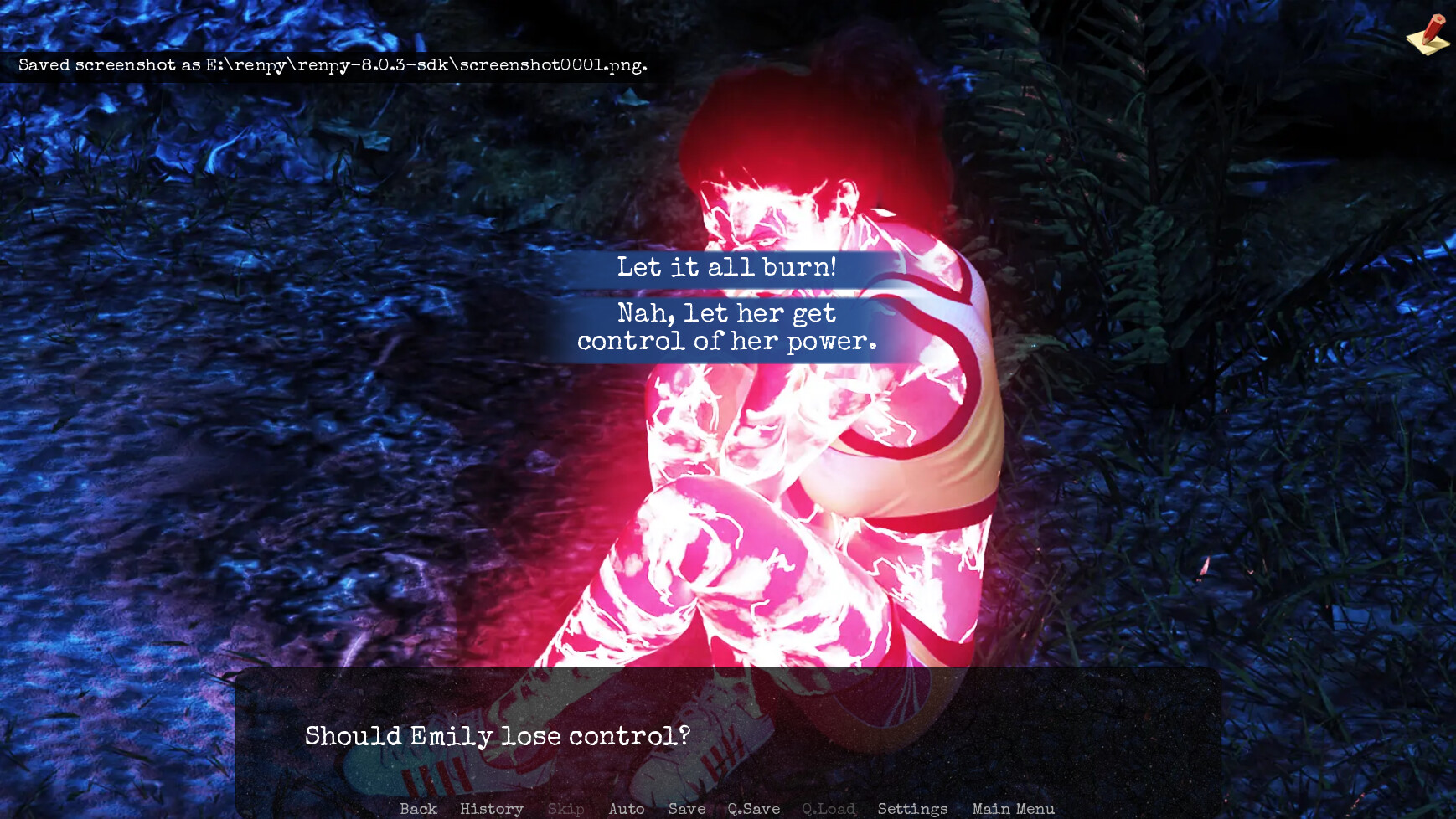Perform a Q.Save quick save

click(754, 809)
